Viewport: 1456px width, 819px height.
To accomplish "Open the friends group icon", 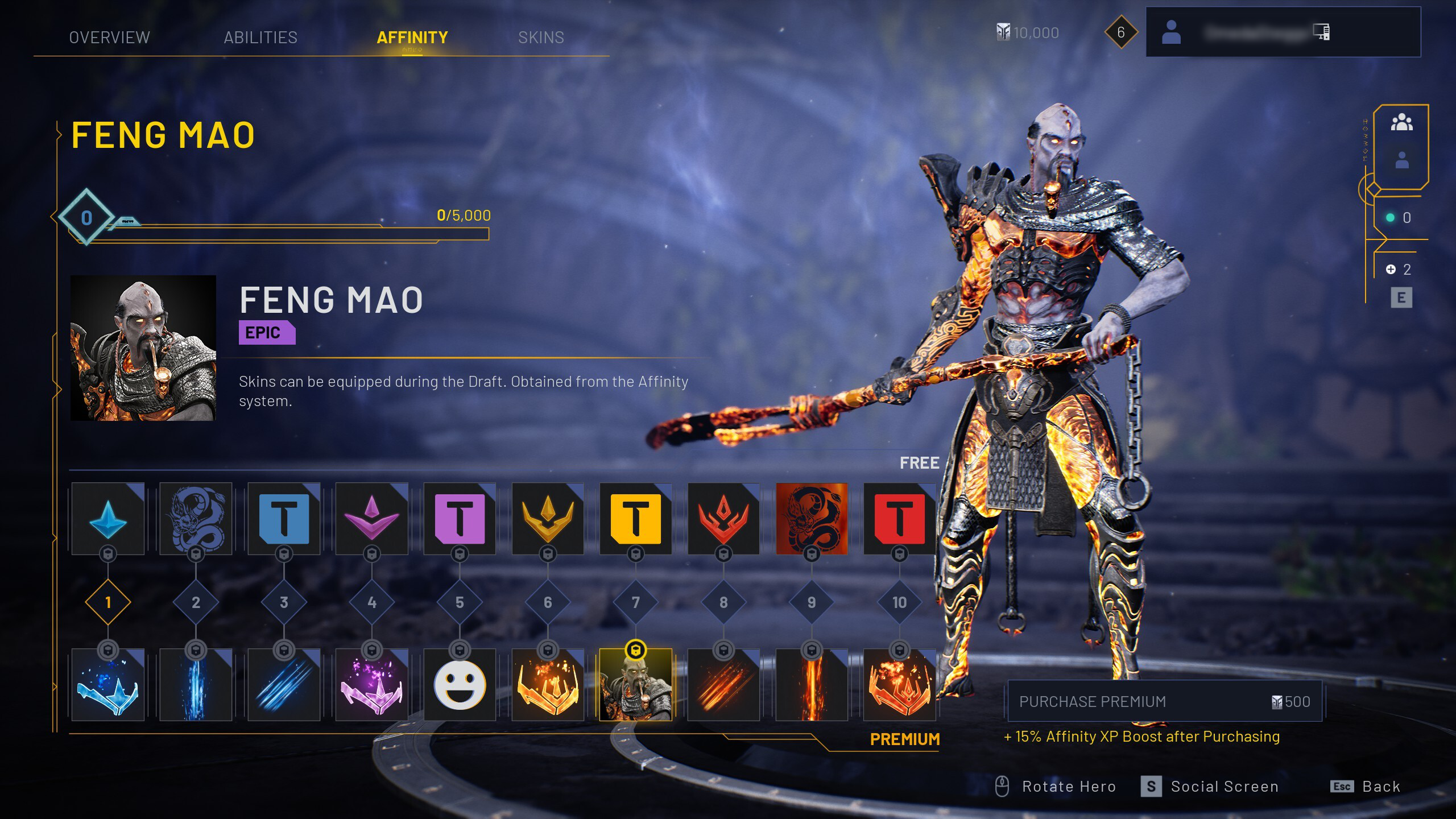I will click(1401, 122).
